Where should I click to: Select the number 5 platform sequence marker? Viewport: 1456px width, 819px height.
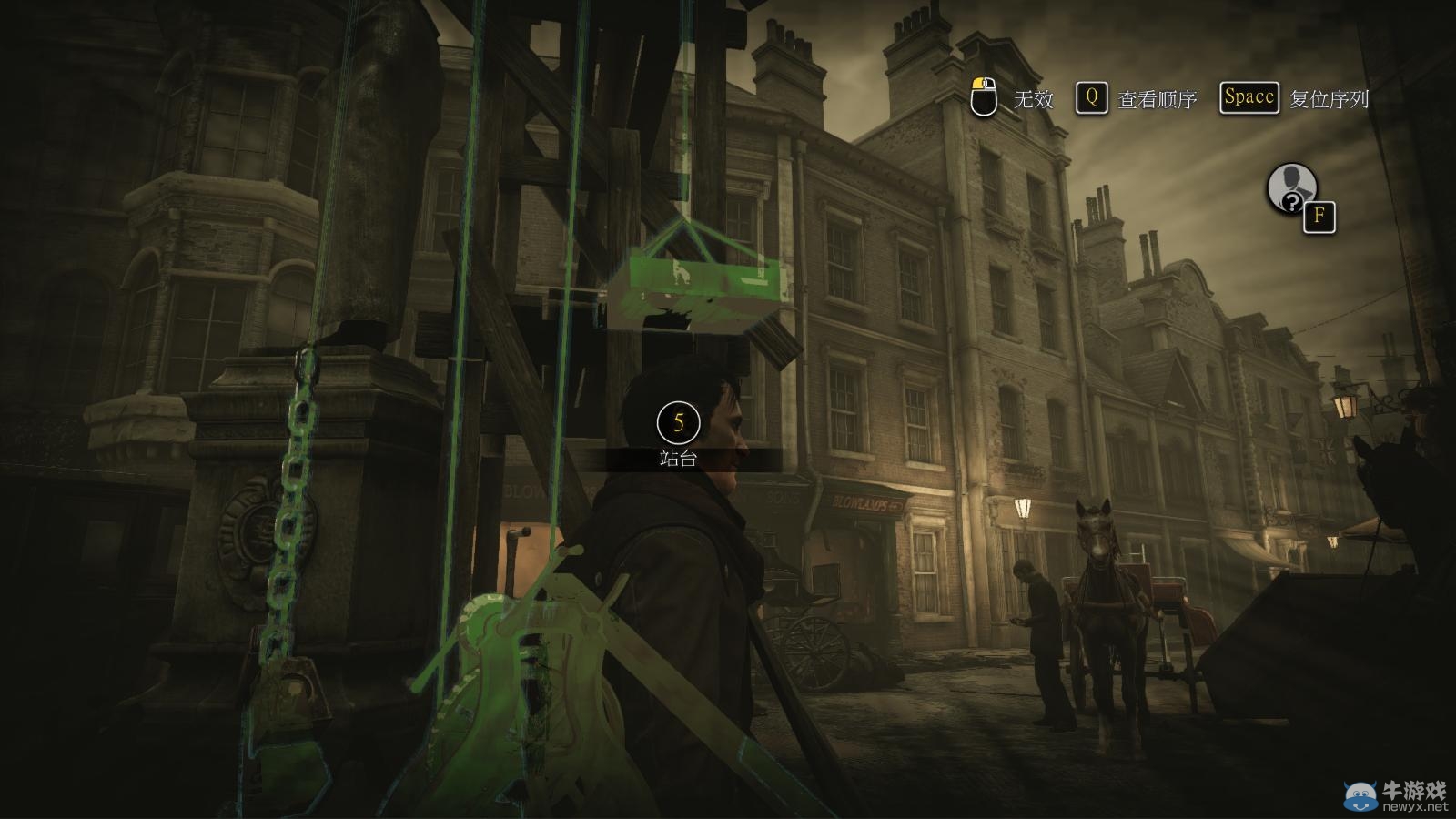678,422
